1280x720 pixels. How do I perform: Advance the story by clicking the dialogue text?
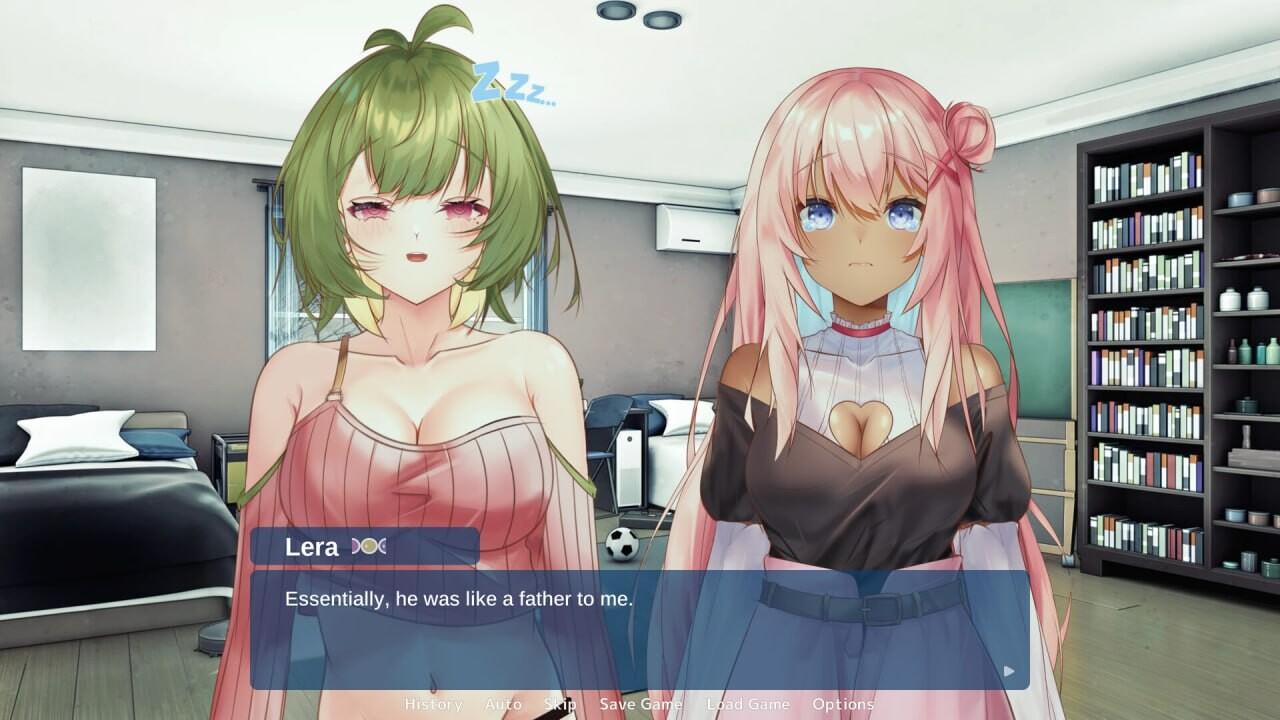click(460, 601)
